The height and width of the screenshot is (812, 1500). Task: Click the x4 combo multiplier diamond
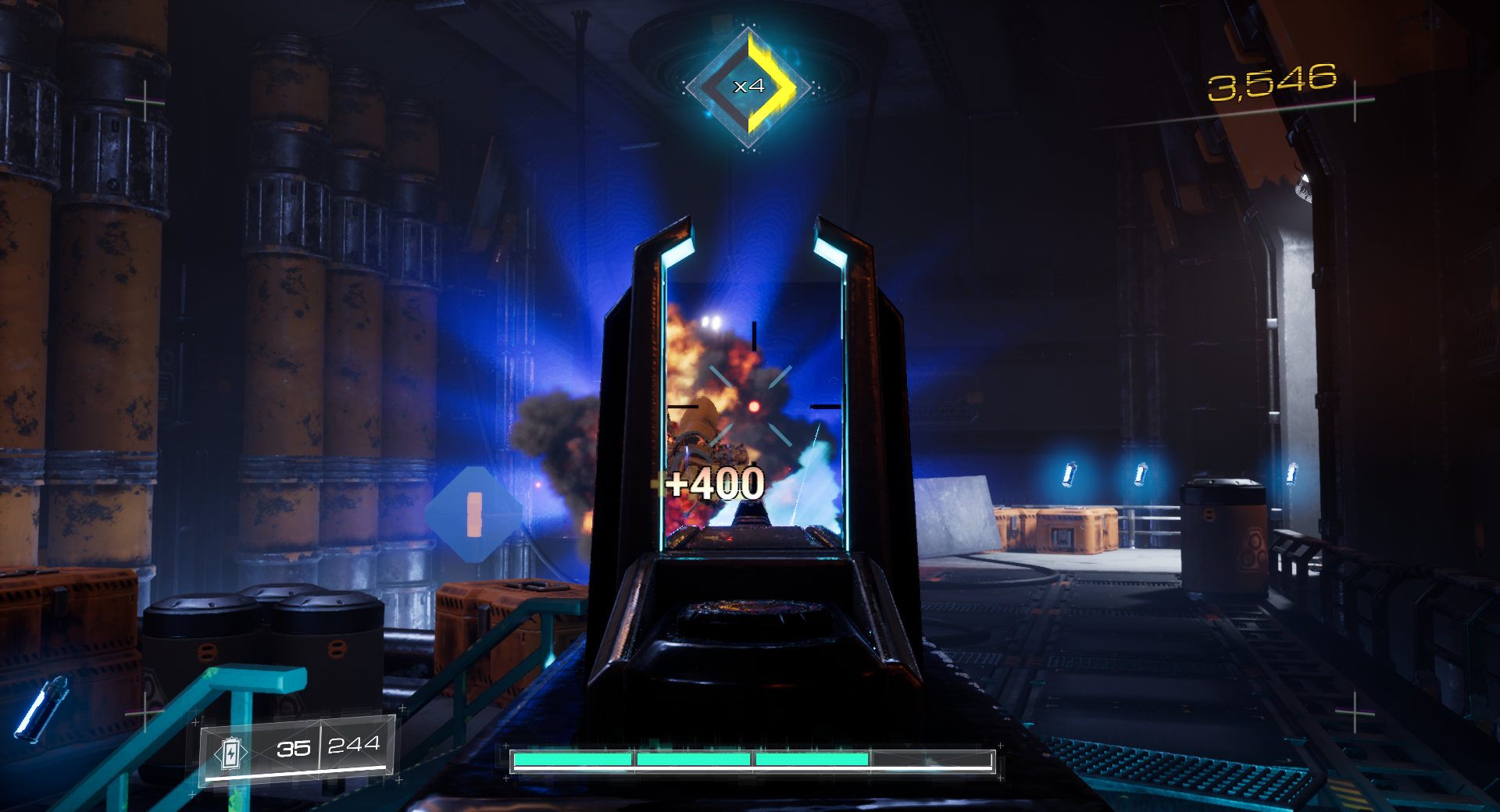pyautogui.click(x=748, y=87)
